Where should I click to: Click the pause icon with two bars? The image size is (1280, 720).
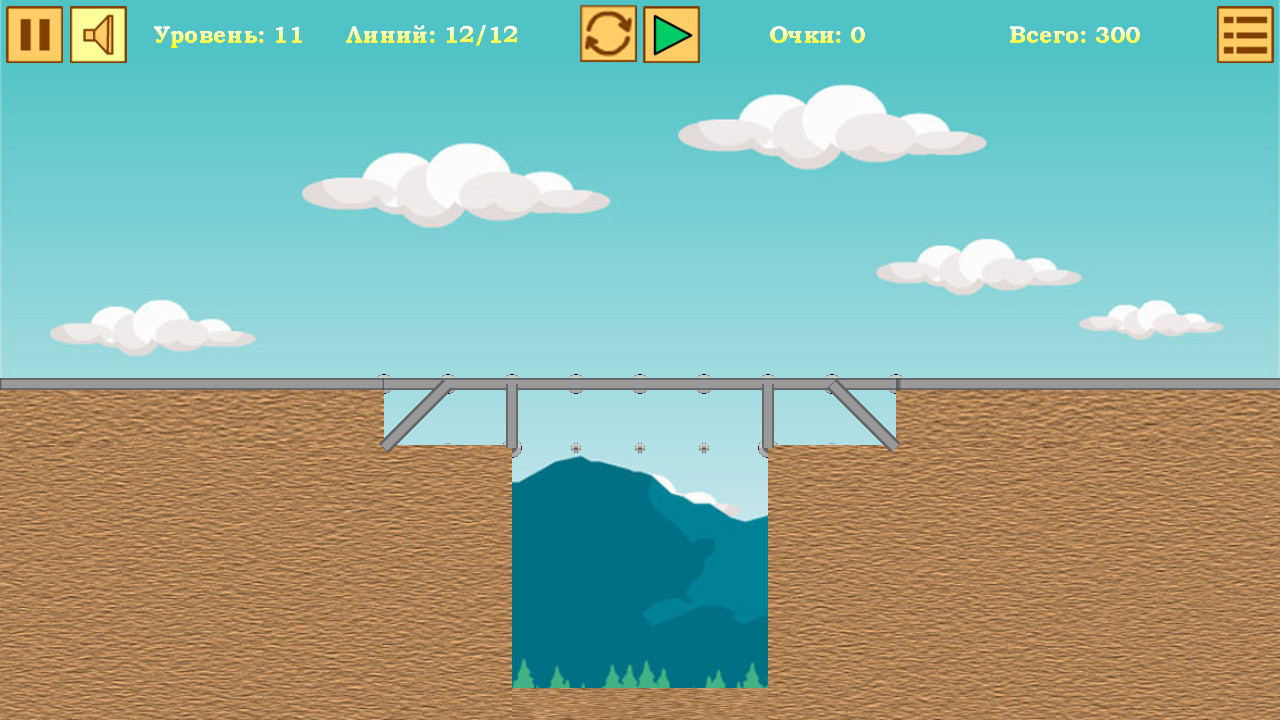click(34, 33)
